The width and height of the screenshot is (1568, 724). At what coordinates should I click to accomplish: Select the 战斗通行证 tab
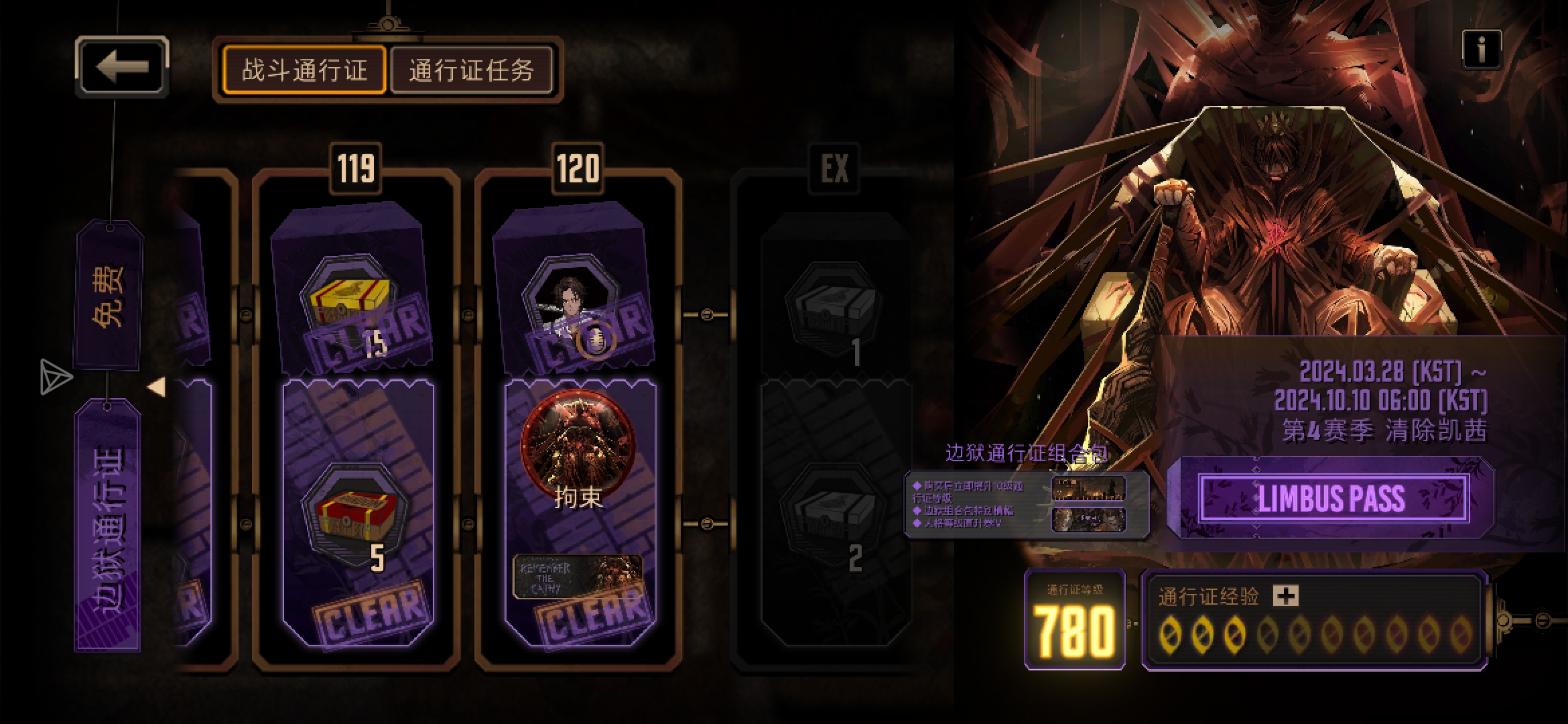pos(305,70)
